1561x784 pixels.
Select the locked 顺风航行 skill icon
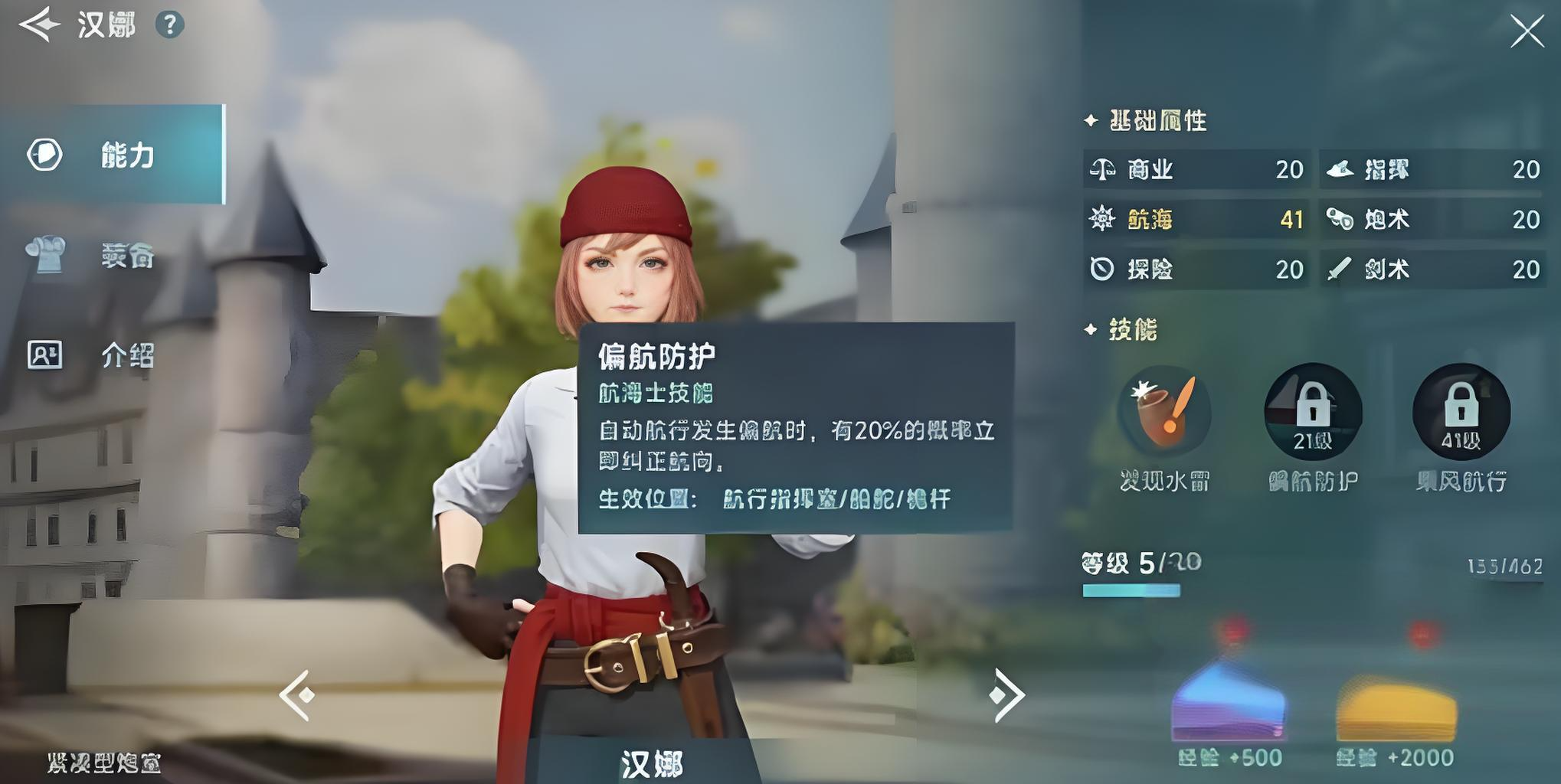[x=1461, y=412]
